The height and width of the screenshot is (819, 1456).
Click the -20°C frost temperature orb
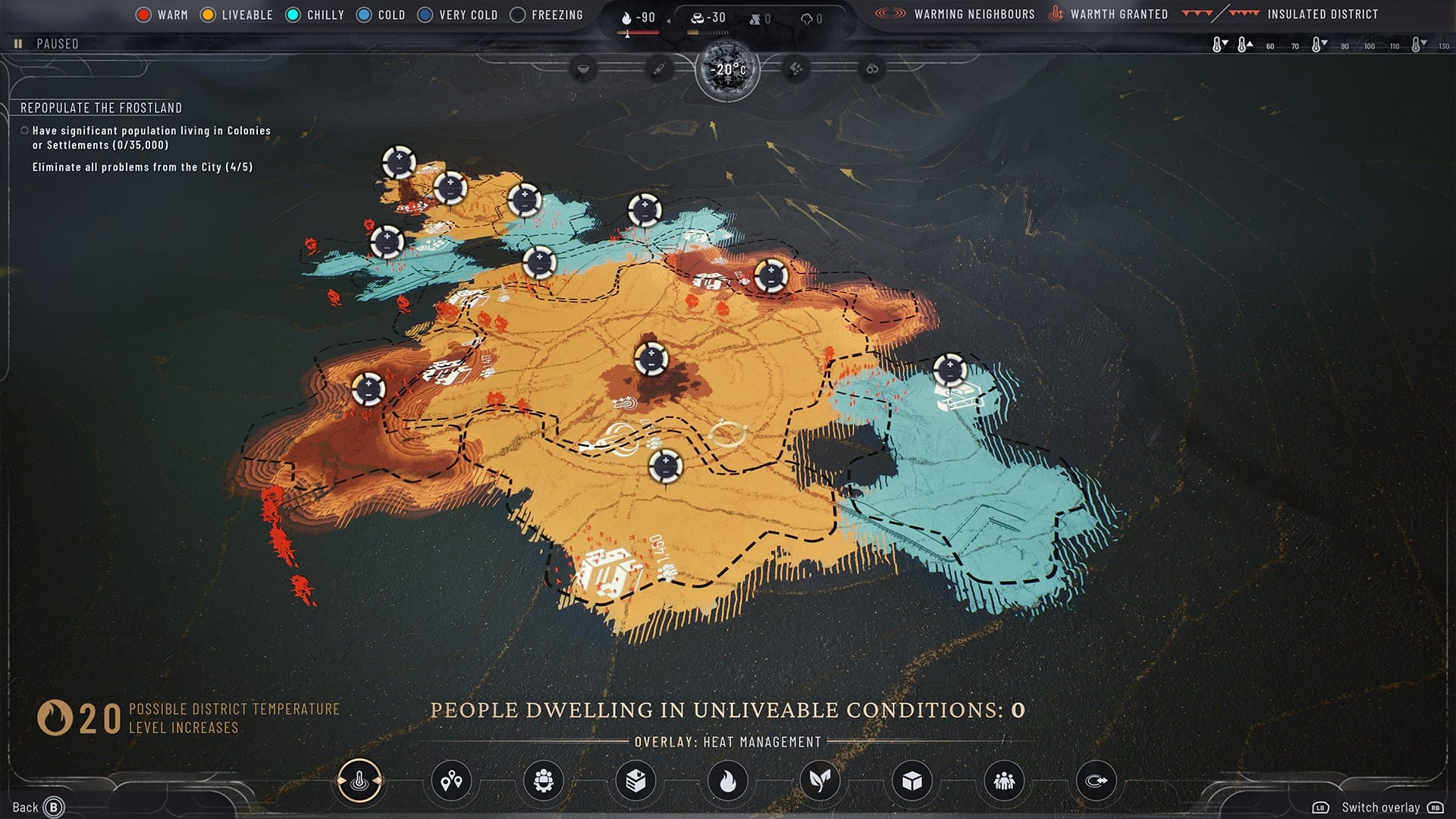[x=728, y=70]
